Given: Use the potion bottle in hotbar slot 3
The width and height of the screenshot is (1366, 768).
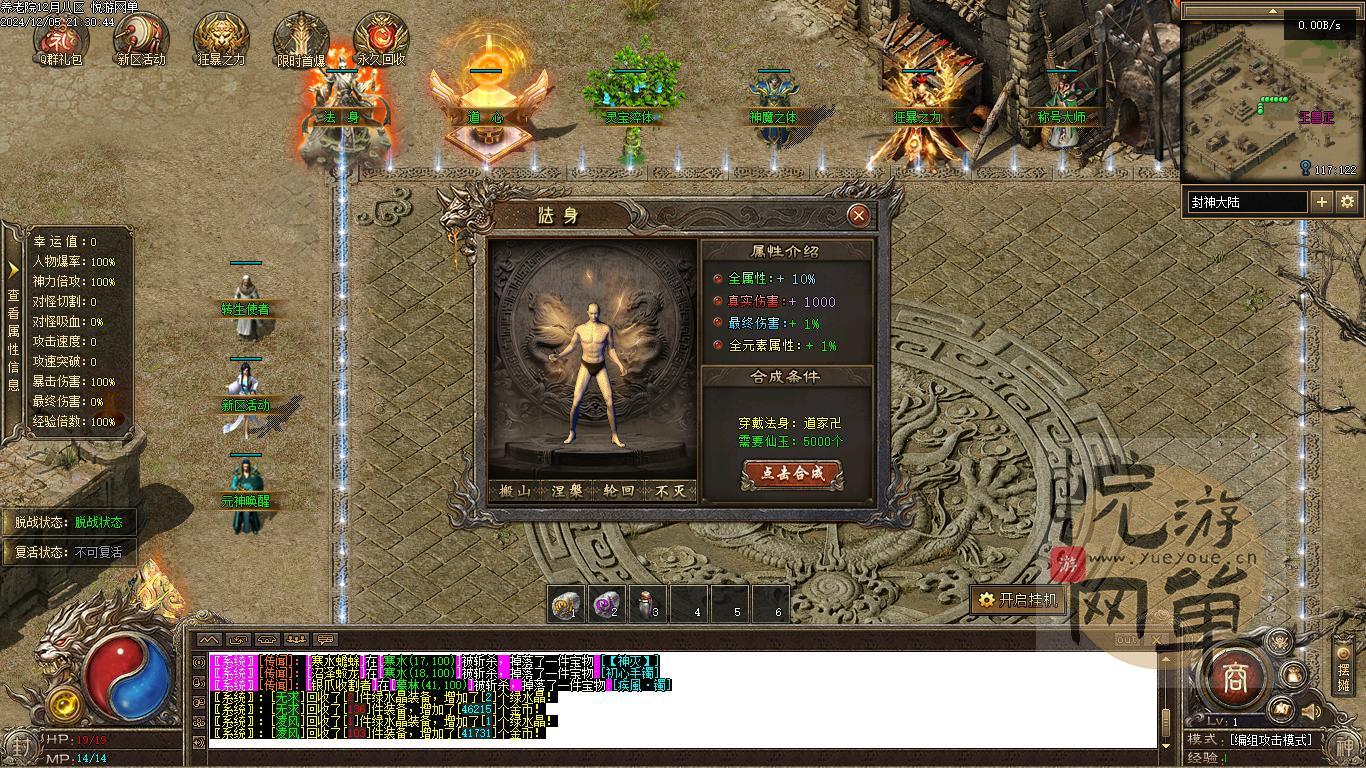Looking at the screenshot, I should click(x=648, y=604).
